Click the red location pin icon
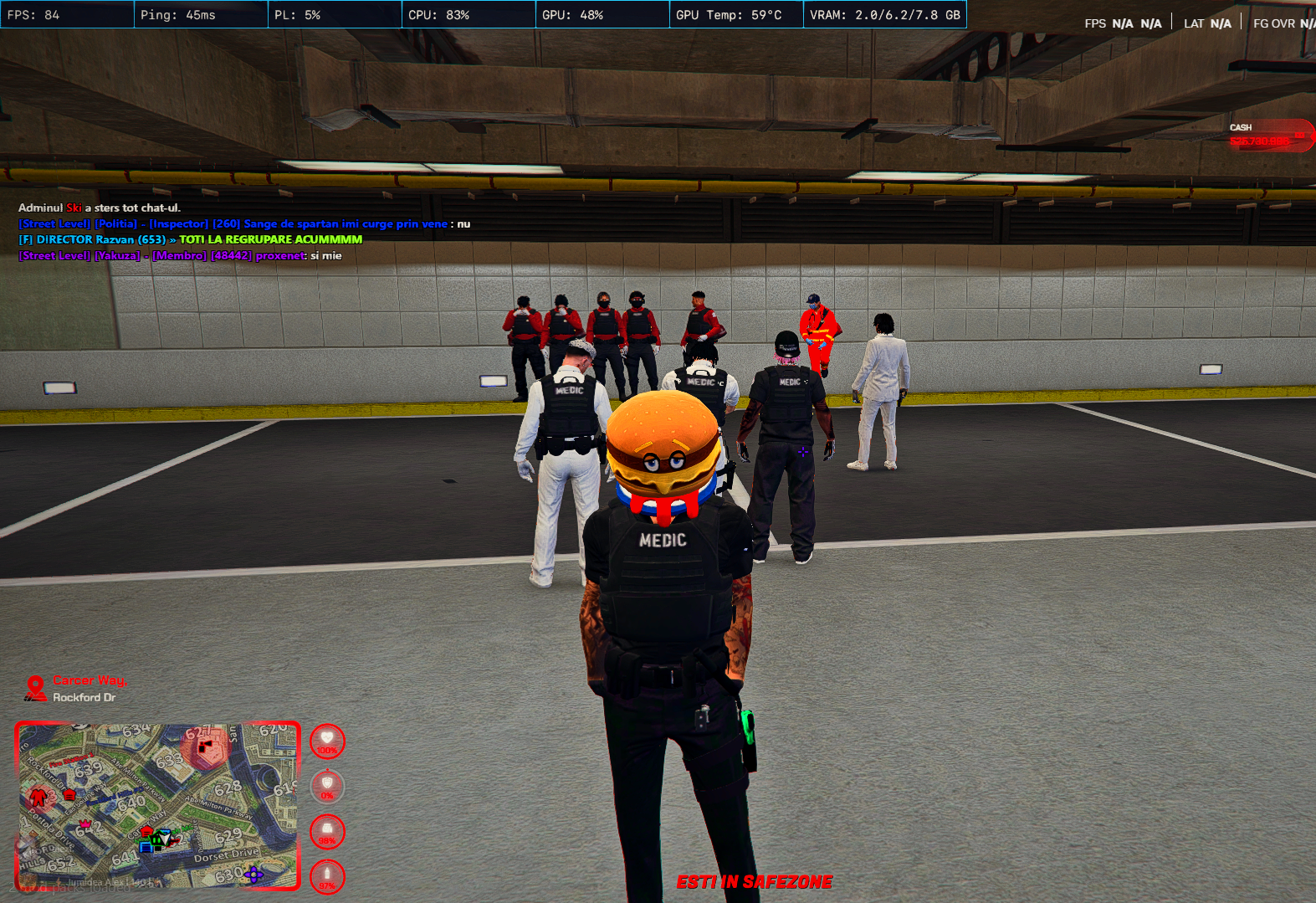This screenshot has height=903, width=1316. [35, 688]
